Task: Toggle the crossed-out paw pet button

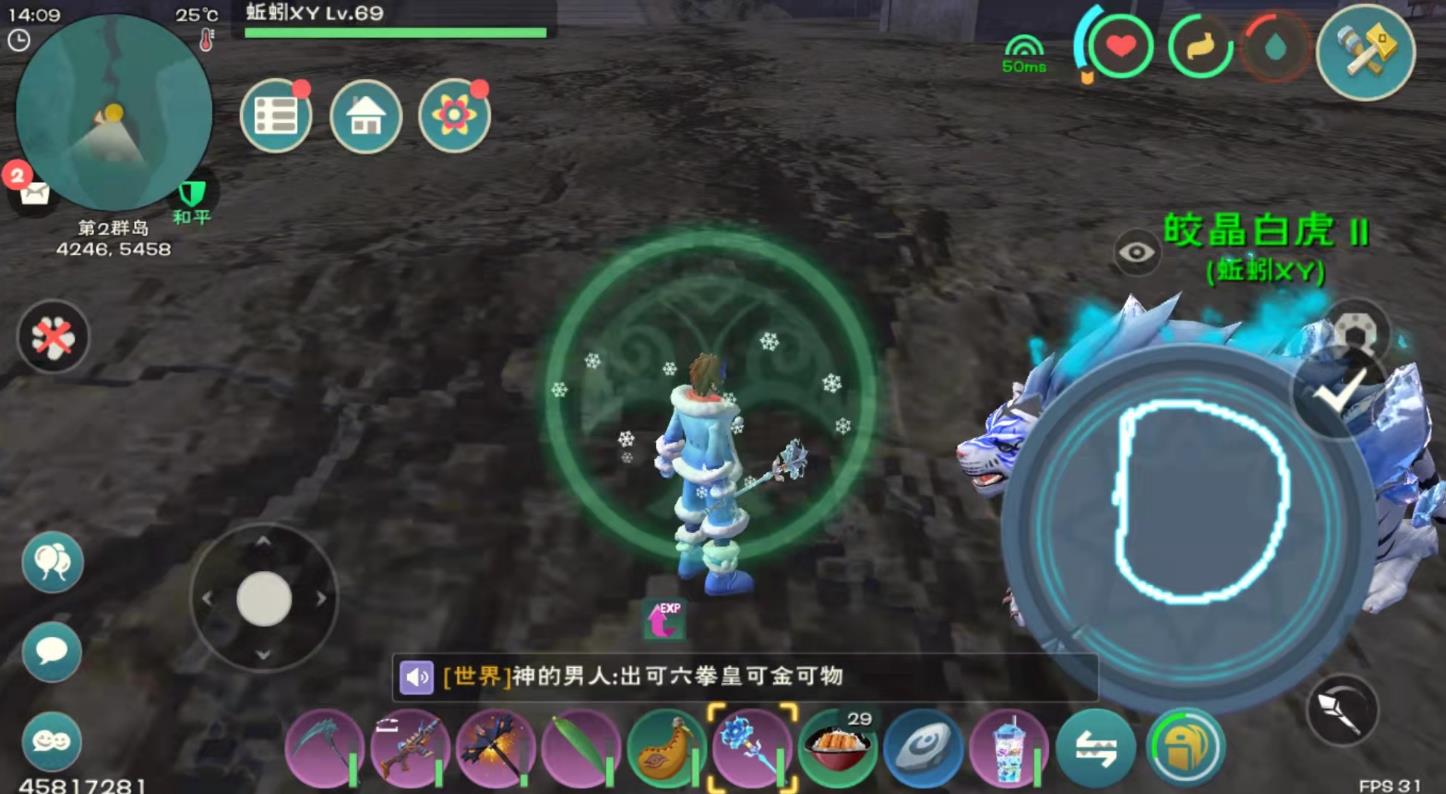Action: 53,337
